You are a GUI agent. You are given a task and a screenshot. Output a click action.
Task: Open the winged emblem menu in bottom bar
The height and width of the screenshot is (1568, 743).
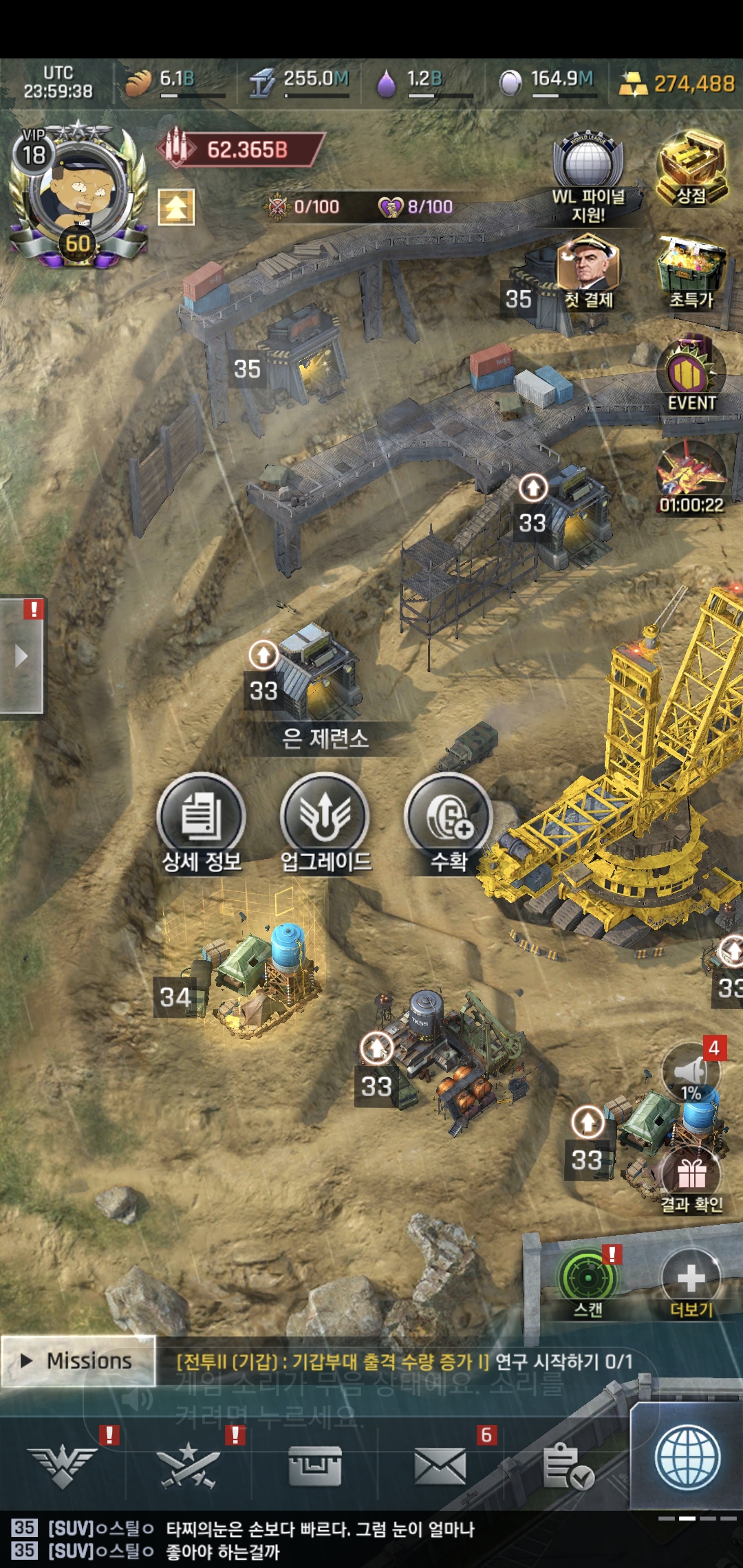click(63, 1466)
